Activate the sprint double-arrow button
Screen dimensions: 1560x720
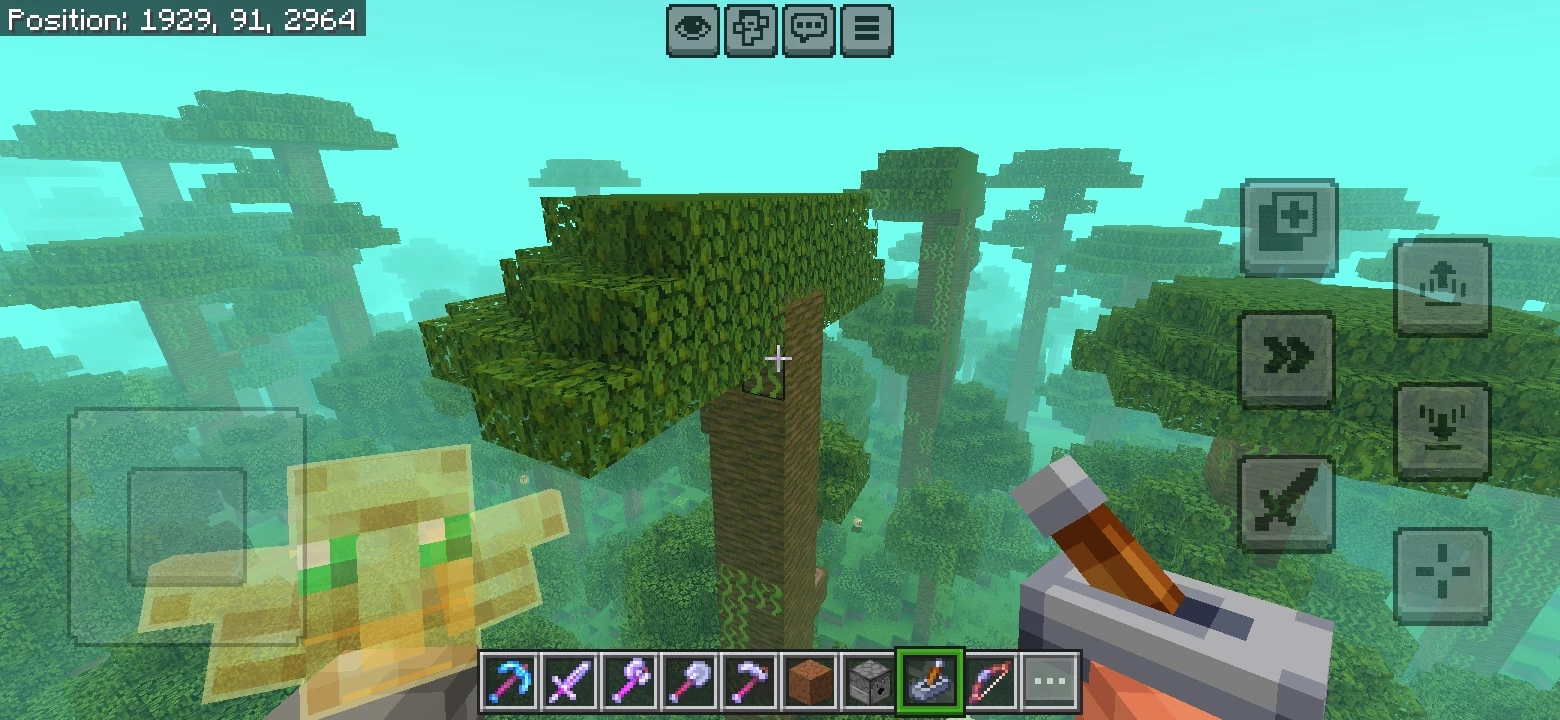pyautogui.click(x=1286, y=359)
